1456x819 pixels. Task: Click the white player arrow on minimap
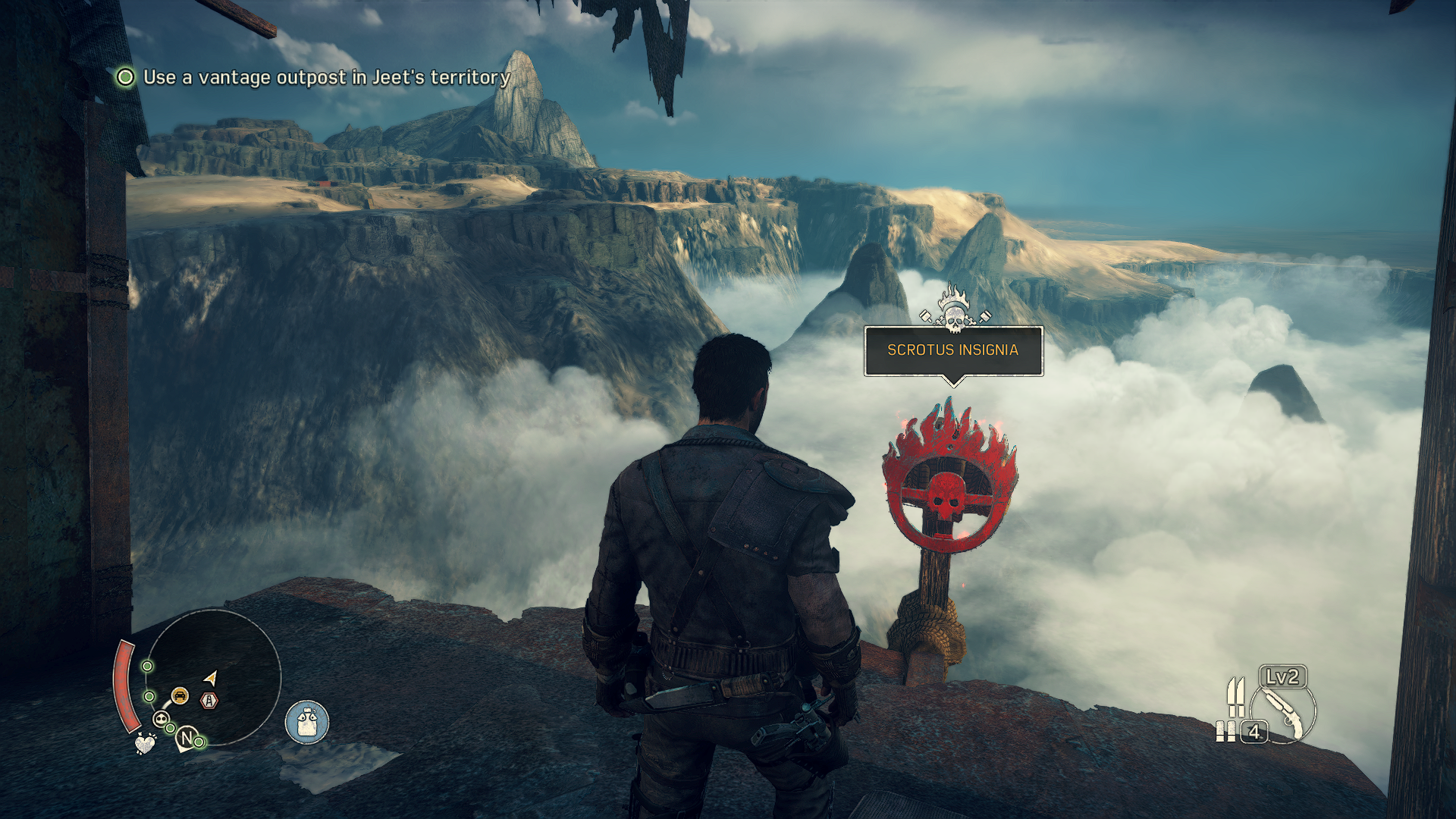(211, 677)
